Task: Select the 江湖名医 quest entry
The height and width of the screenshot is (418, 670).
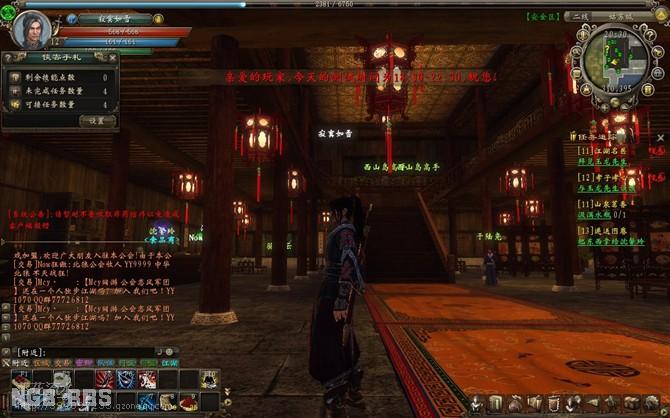Action: 605,151
